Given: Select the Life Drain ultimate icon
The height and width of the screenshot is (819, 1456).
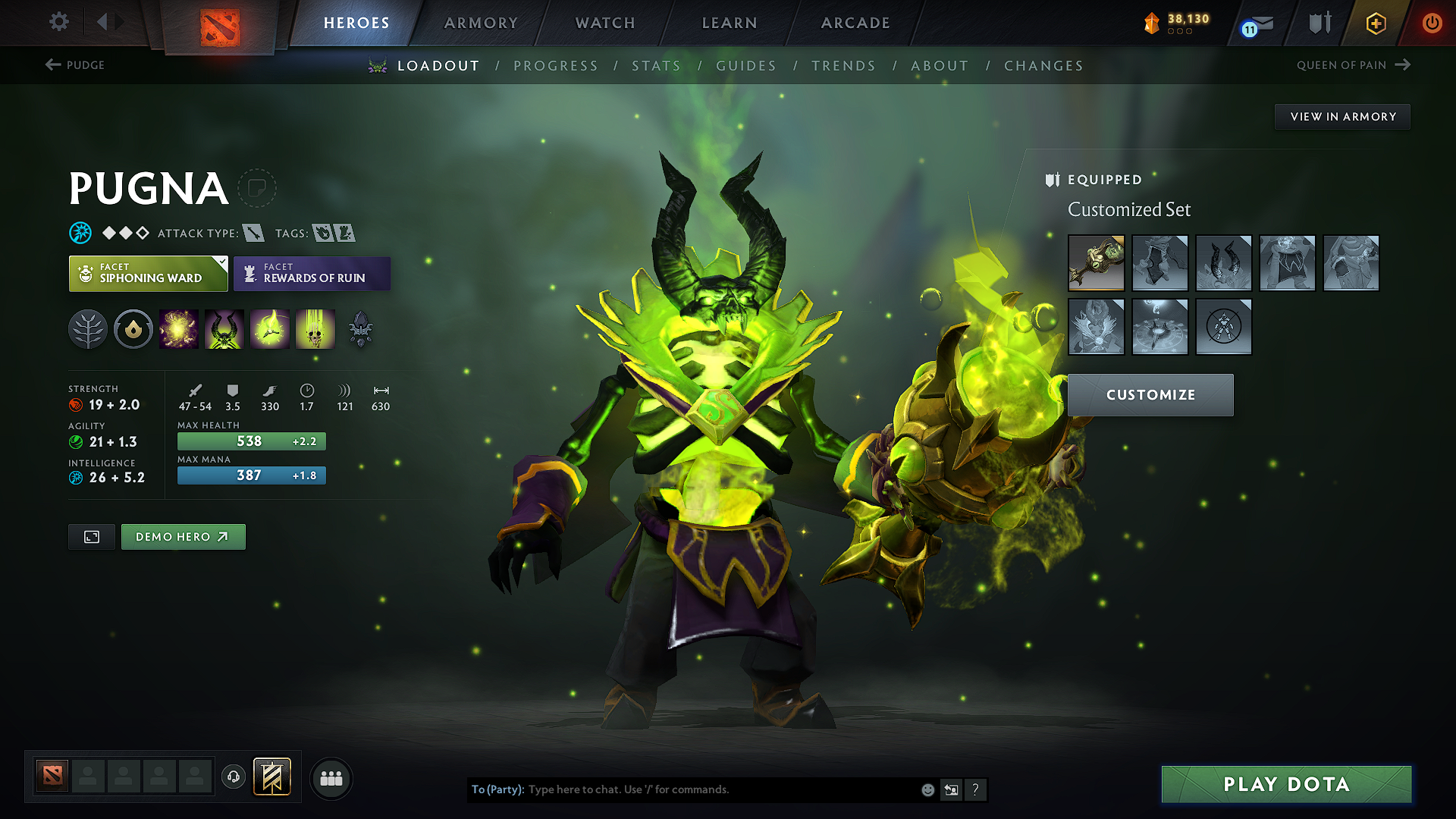Looking at the screenshot, I should coord(315,329).
